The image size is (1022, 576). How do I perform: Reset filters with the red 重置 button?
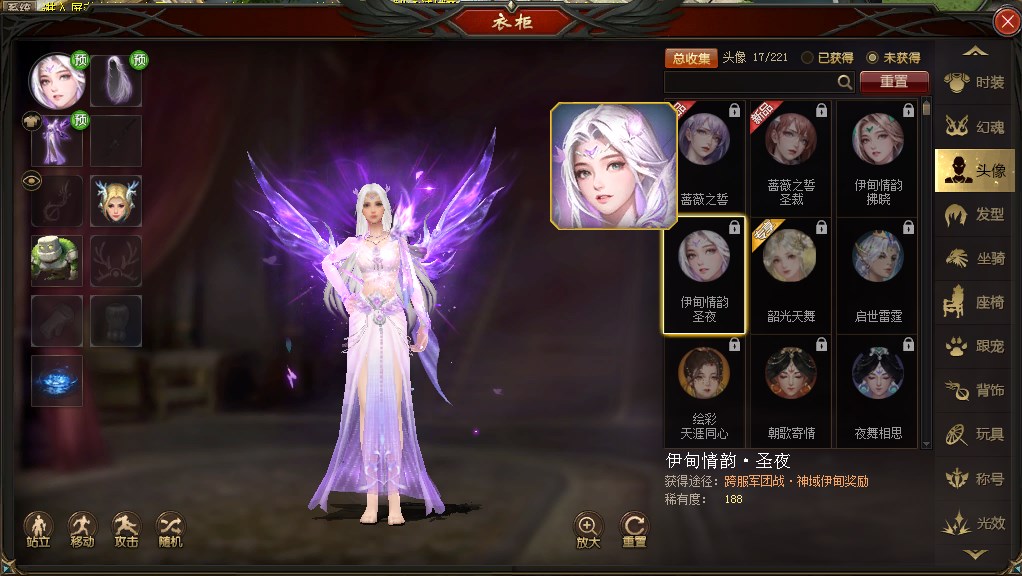click(x=894, y=82)
